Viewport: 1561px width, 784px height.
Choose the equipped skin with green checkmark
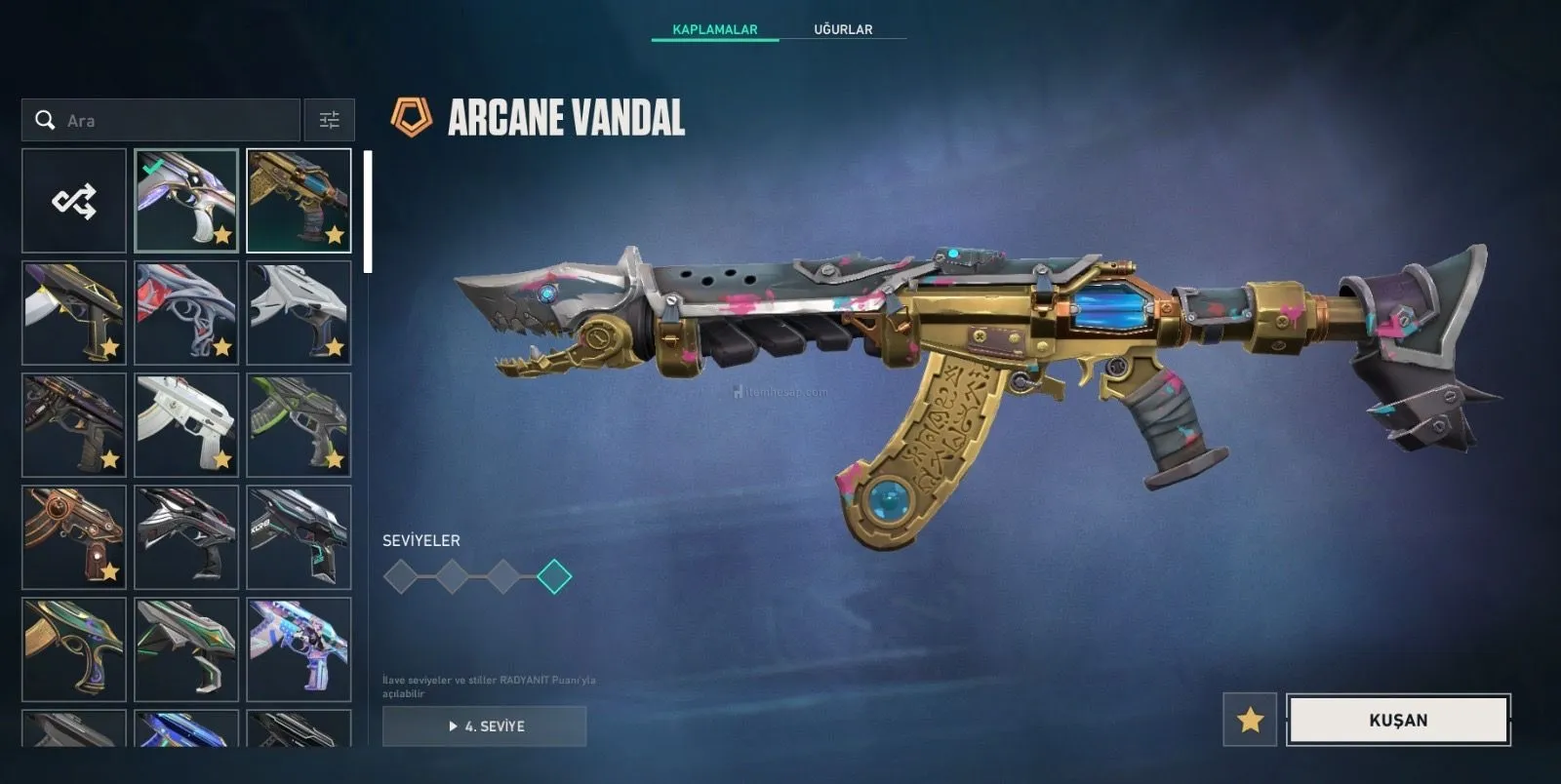click(x=186, y=201)
